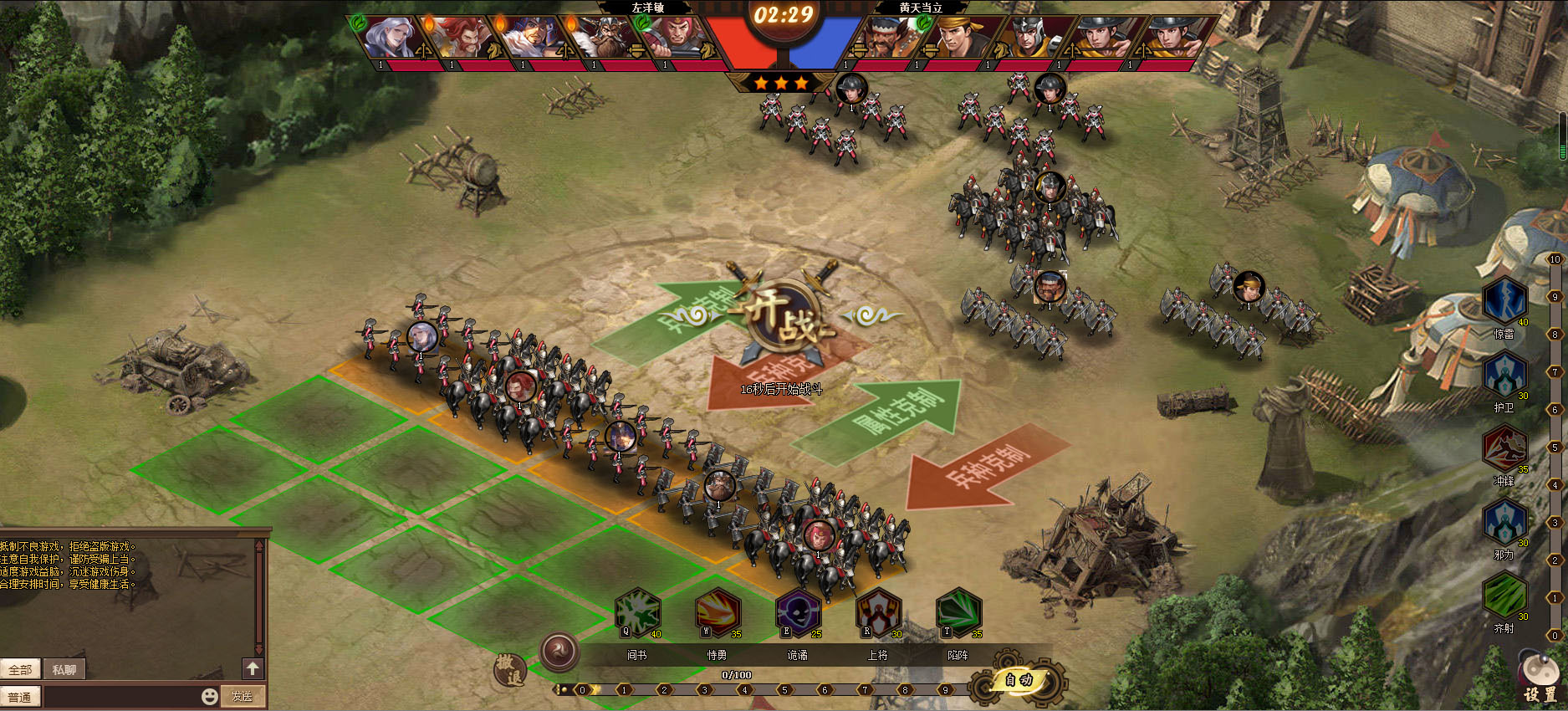1568x711 pixels.
Task: Click the round swirl emblem button
Action: [x=559, y=651]
